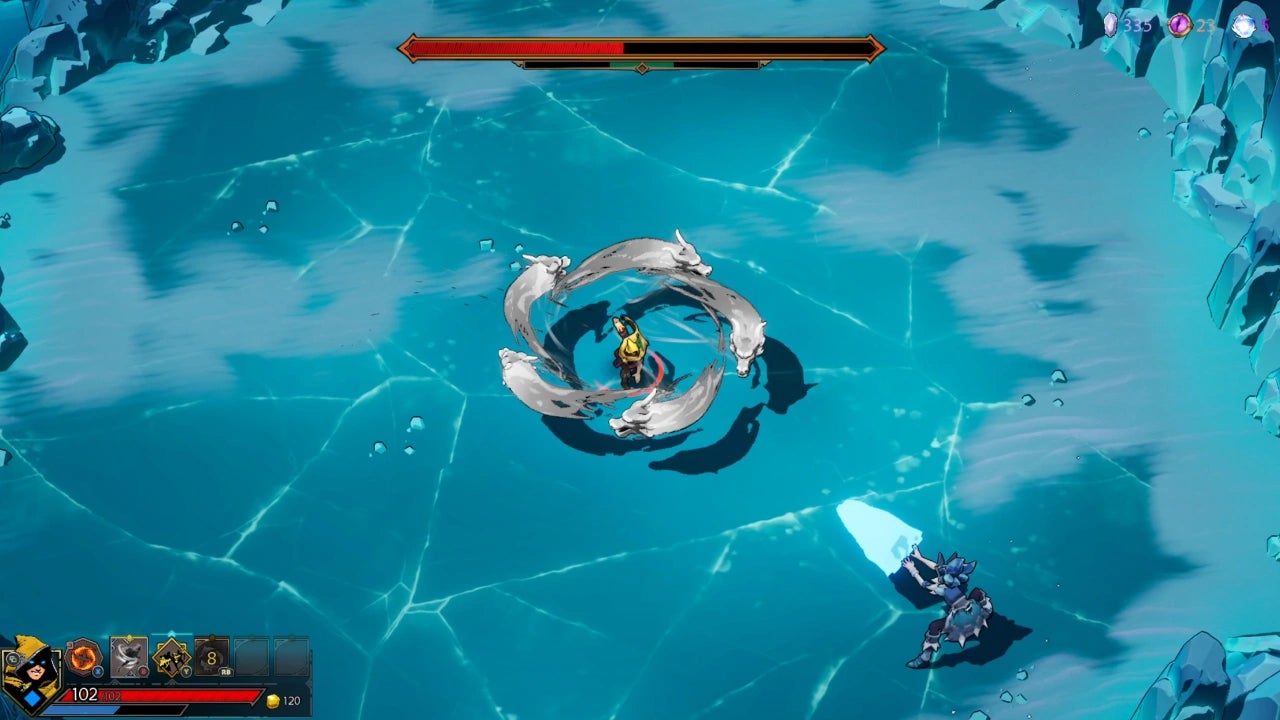Click the pale crystal currency icon
Image resolution: width=1280 pixels, height=720 pixels.
point(1111,25)
